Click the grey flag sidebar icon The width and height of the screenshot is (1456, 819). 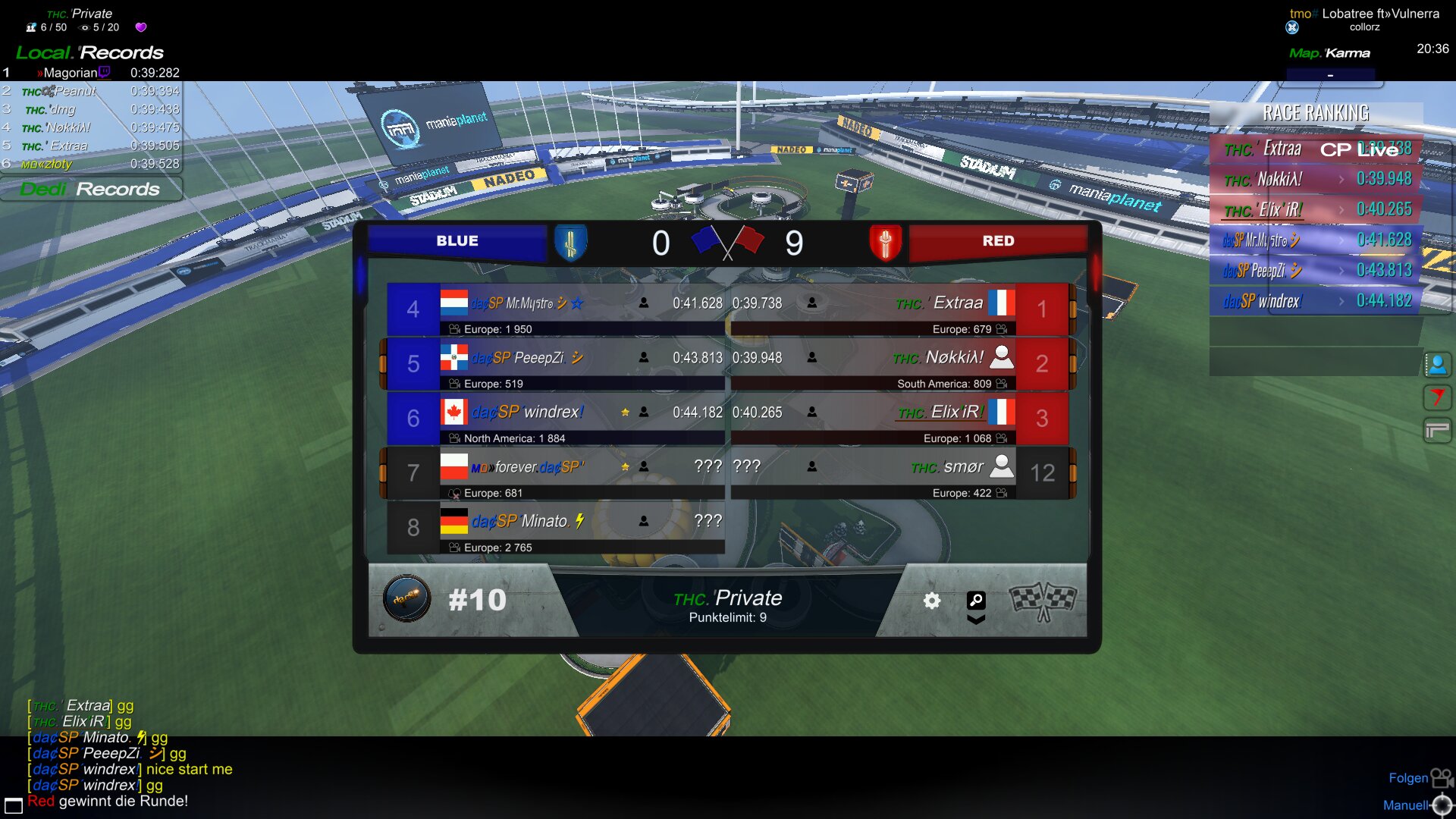(x=1437, y=431)
